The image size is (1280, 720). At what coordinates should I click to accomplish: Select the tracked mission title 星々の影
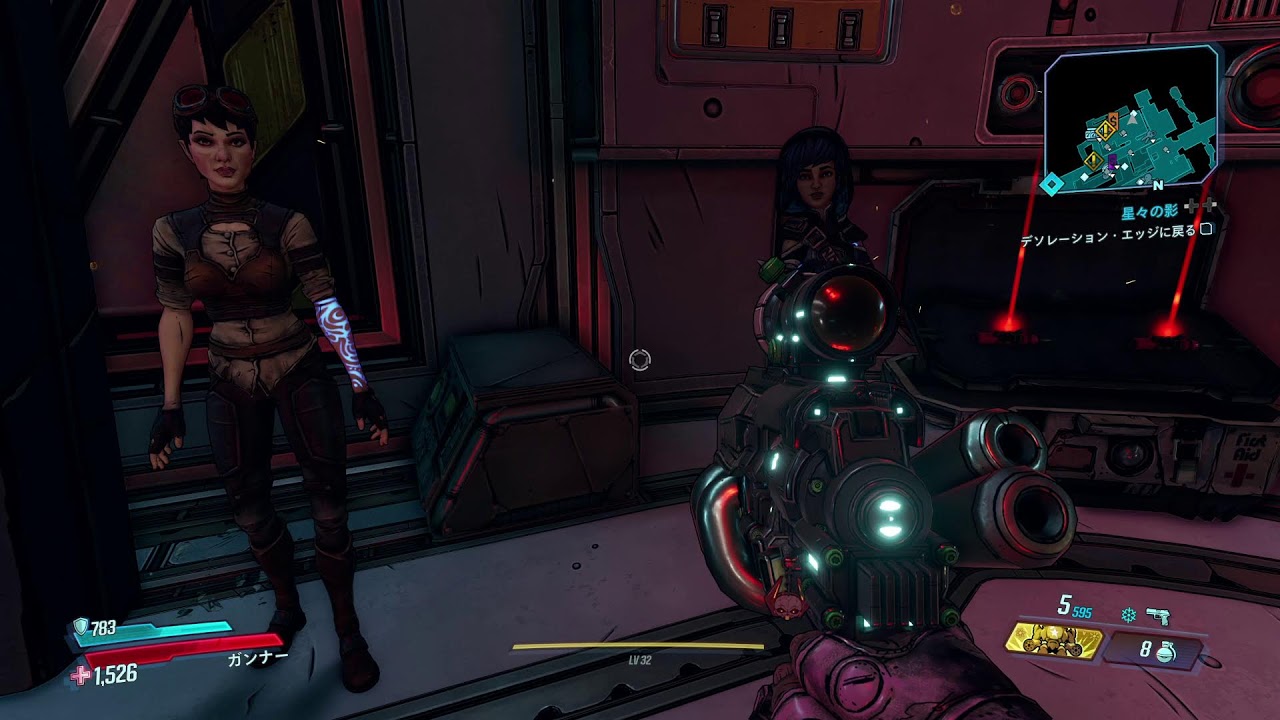click(1151, 212)
